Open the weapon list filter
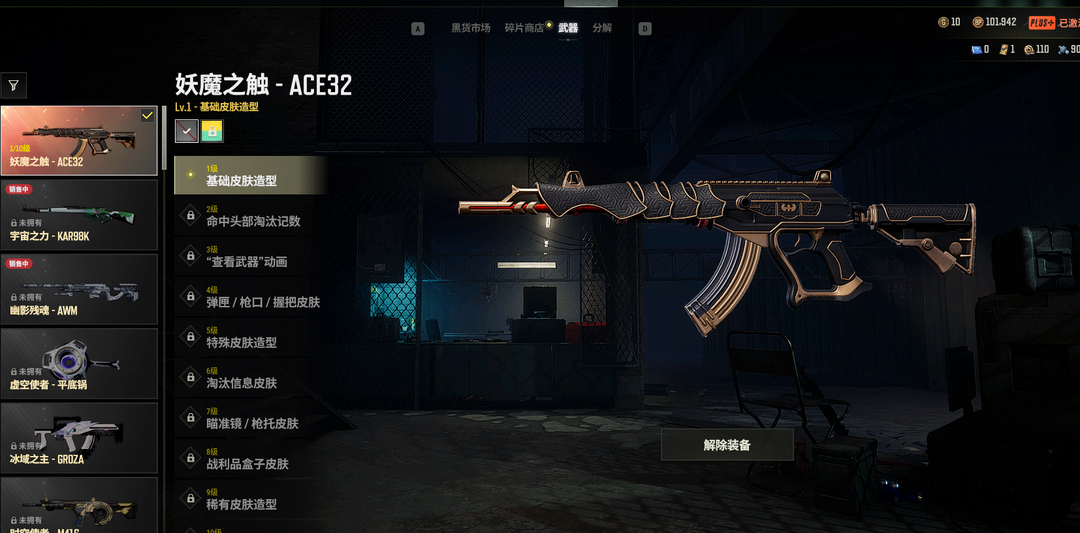 pyautogui.click(x=14, y=86)
